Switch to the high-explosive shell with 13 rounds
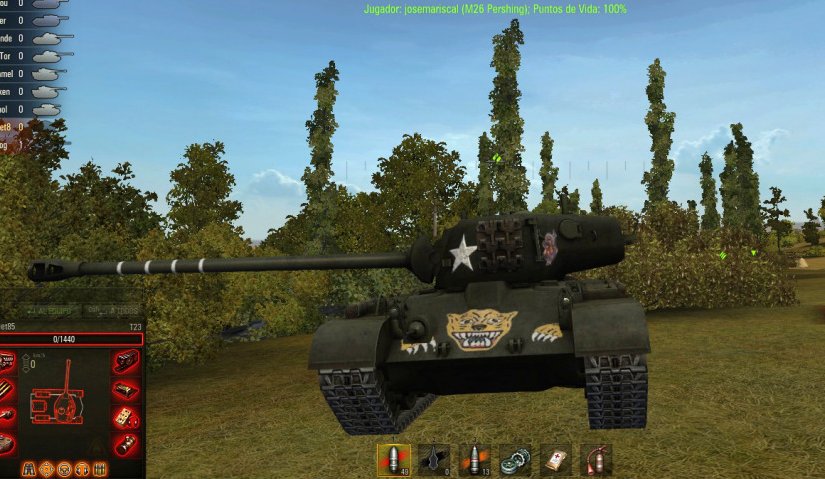This screenshot has width=825, height=479. click(x=474, y=459)
